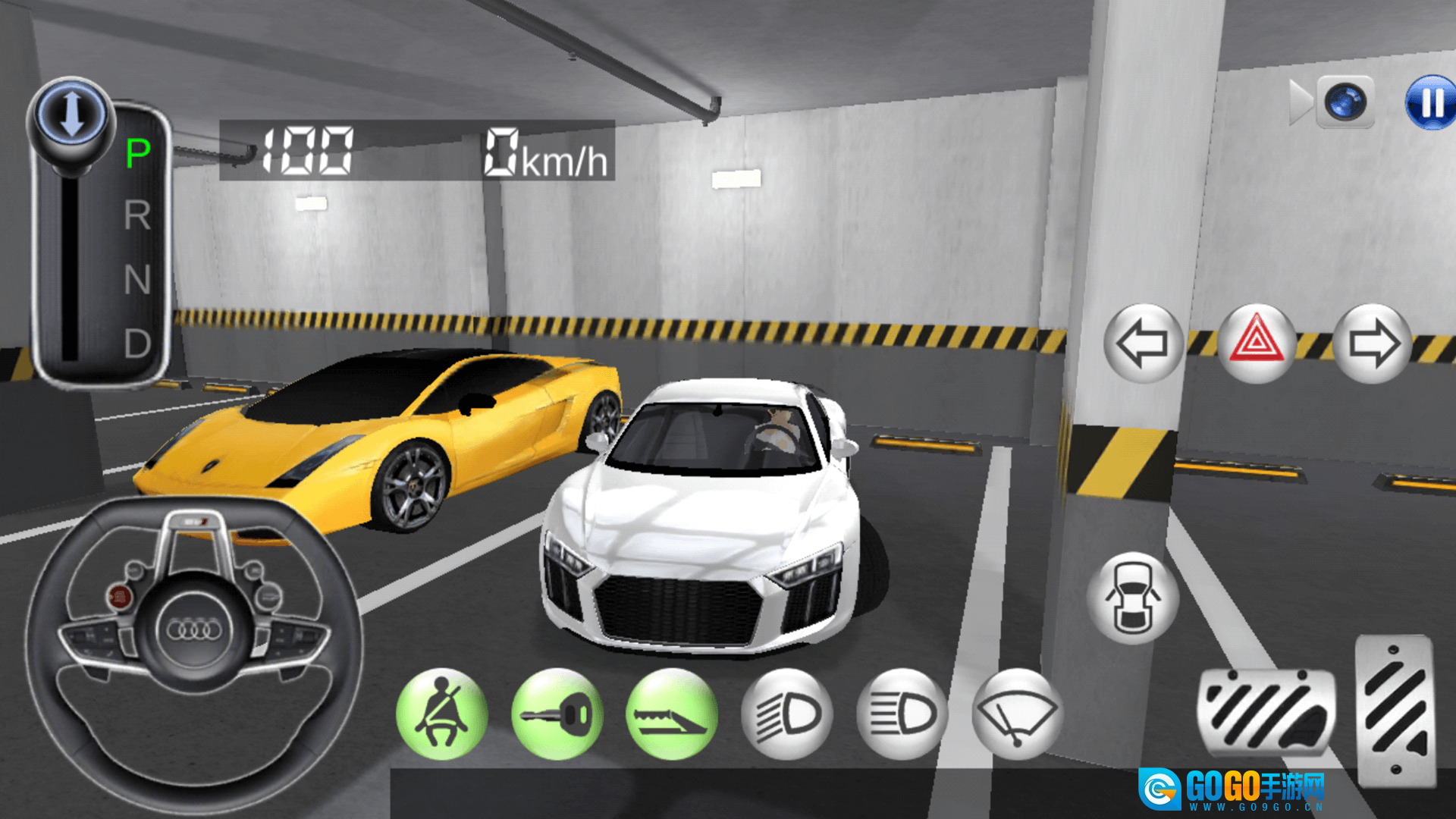1456x819 pixels.
Task: Turn on the red hazard lights
Action: 1257,344
